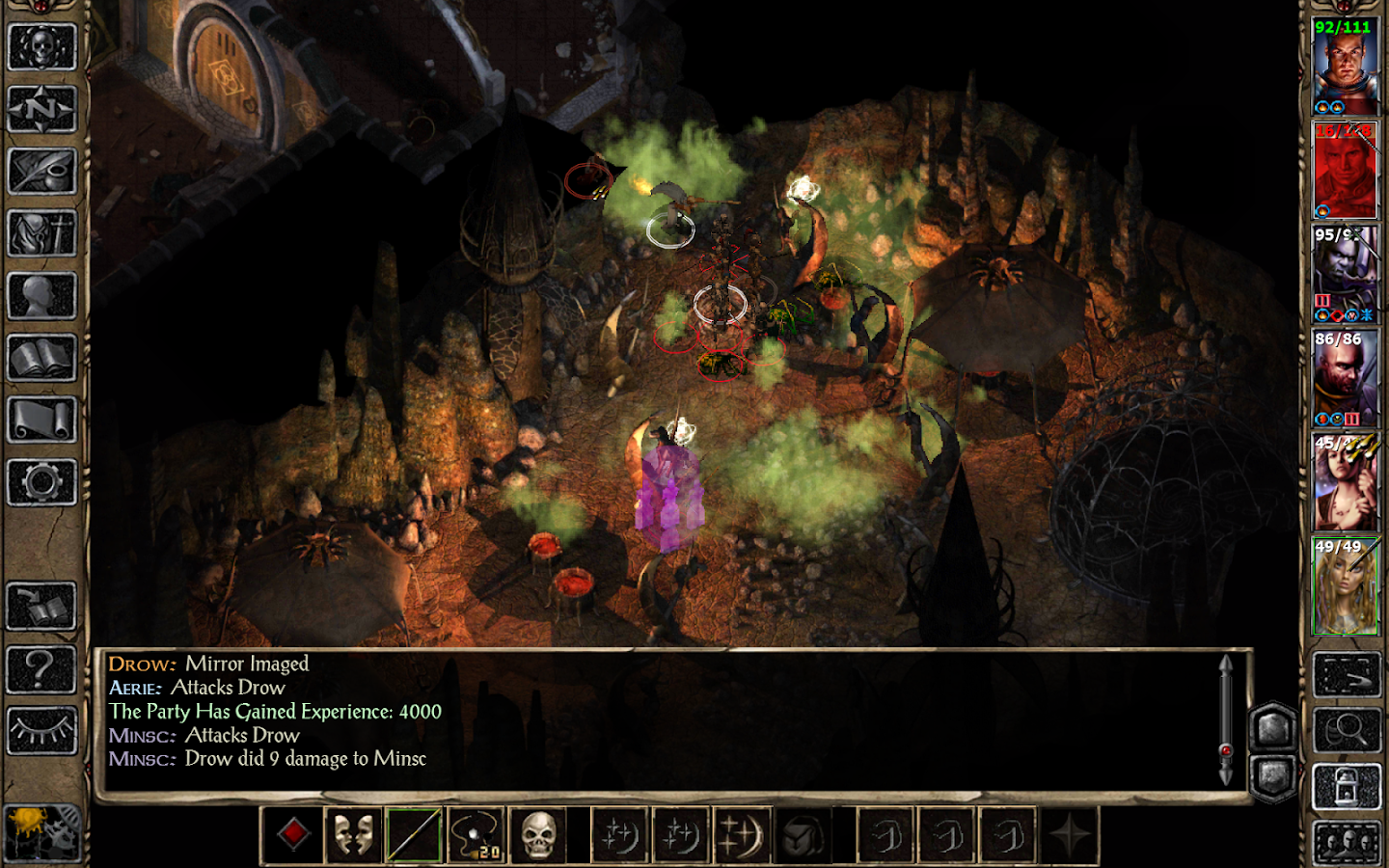Equip the sling with 20 bullets
Viewport: 1389px width, 868px height.
click(x=476, y=834)
